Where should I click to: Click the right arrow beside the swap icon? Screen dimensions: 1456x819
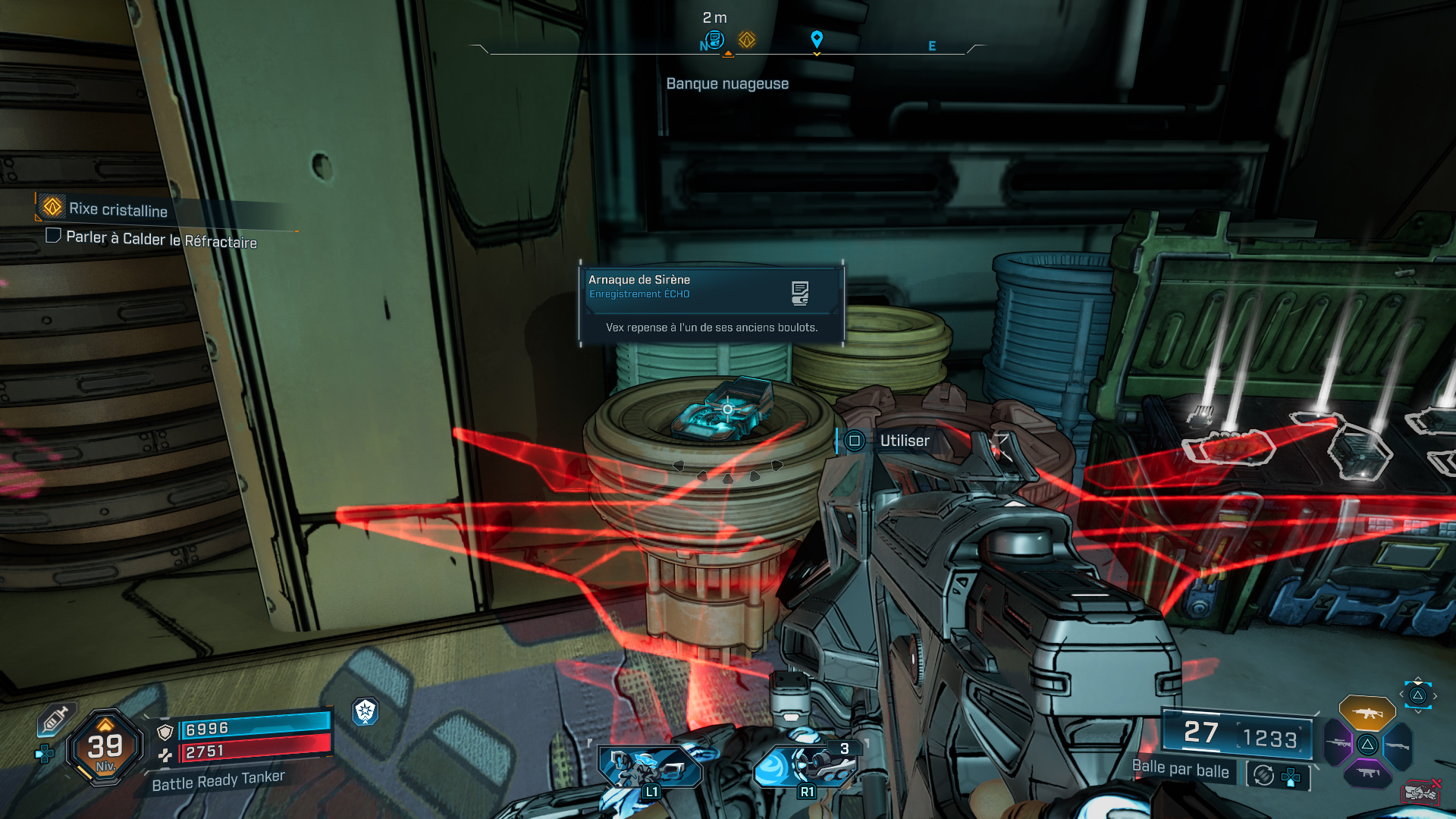pyautogui.click(x=1435, y=696)
